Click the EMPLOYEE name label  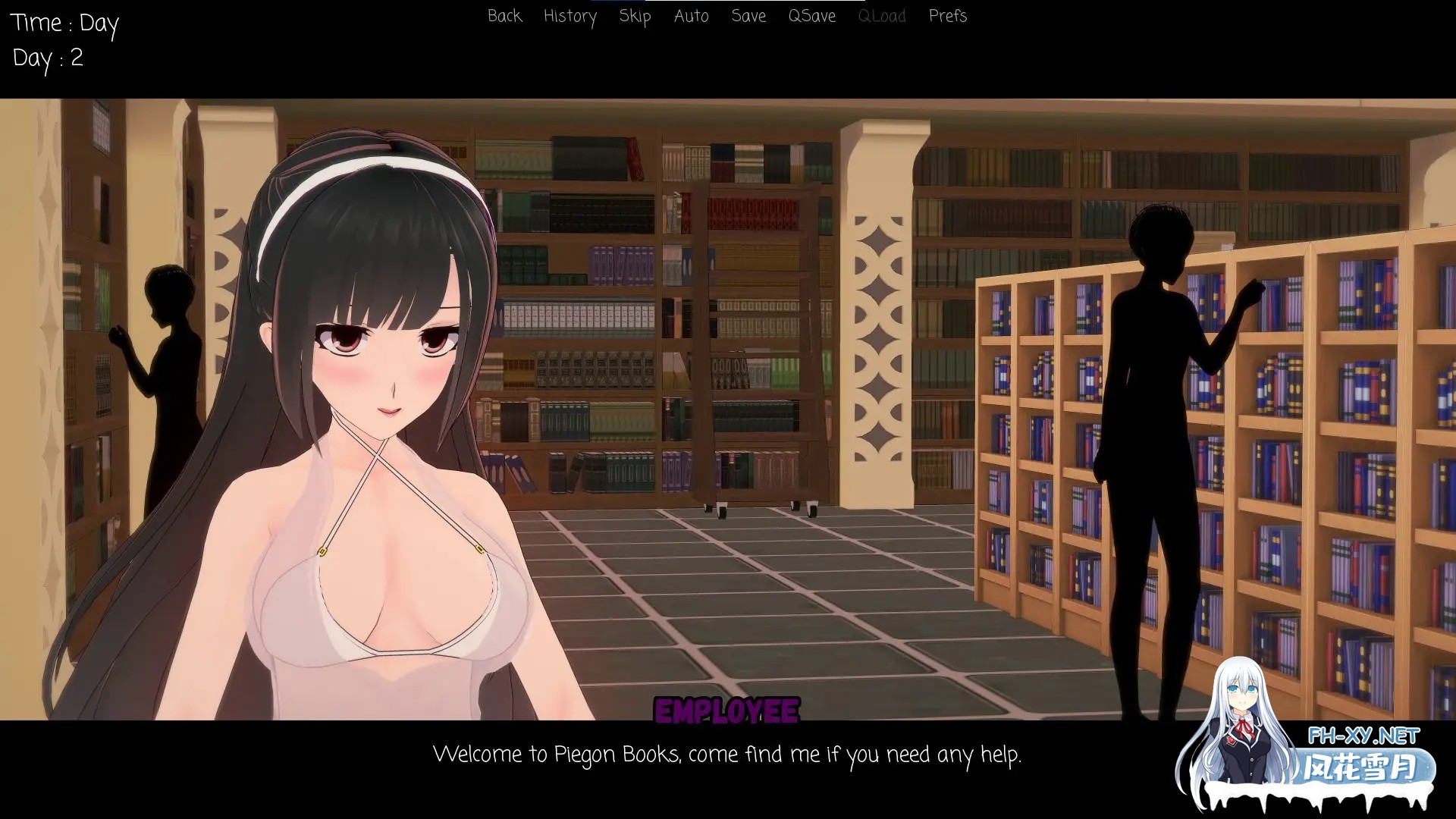pos(727,711)
